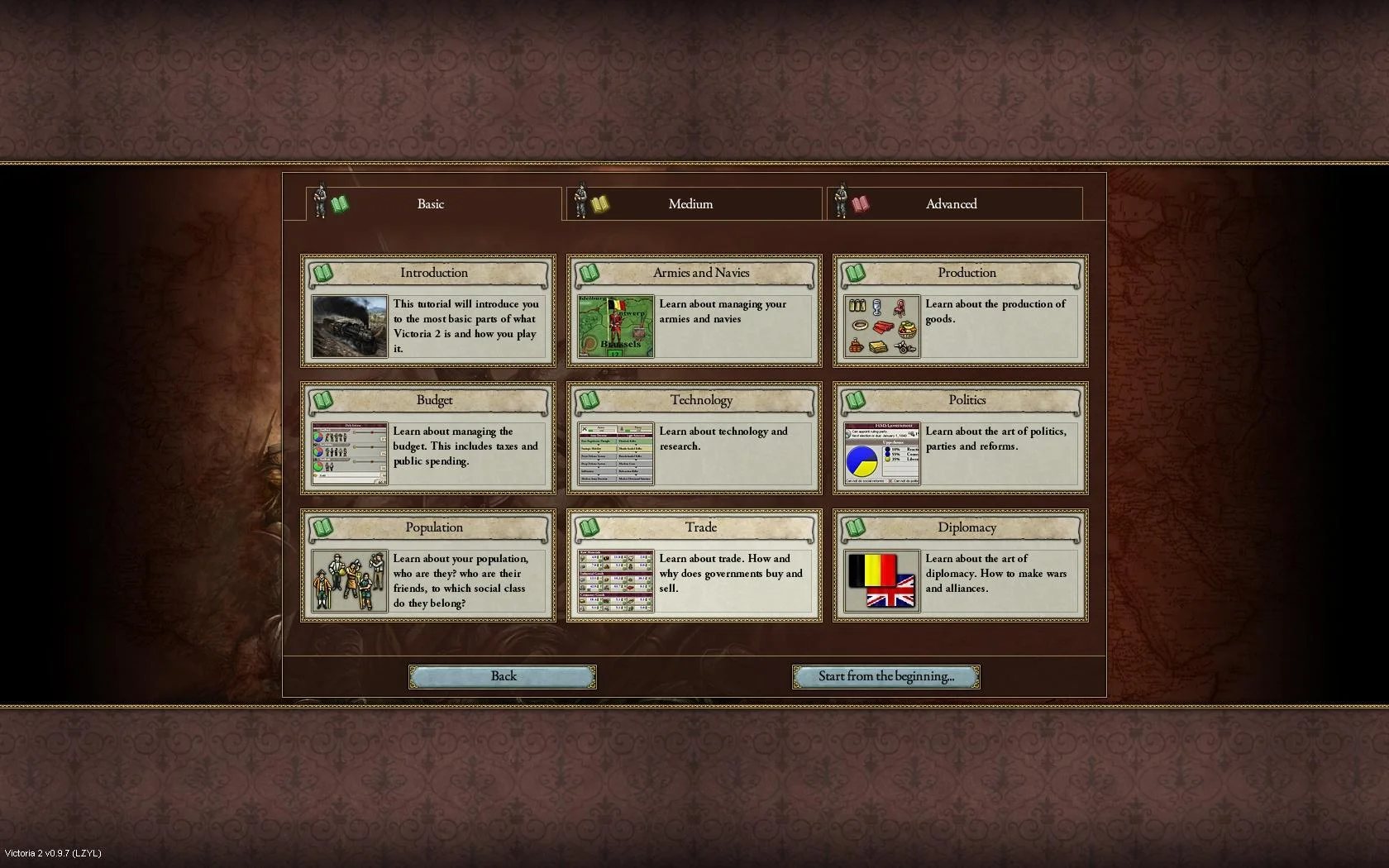The height and width of the screenshot is (868, 1389).
Task: Click the pie chart Politics thumbnail
Action: click(x=882, y=454)
